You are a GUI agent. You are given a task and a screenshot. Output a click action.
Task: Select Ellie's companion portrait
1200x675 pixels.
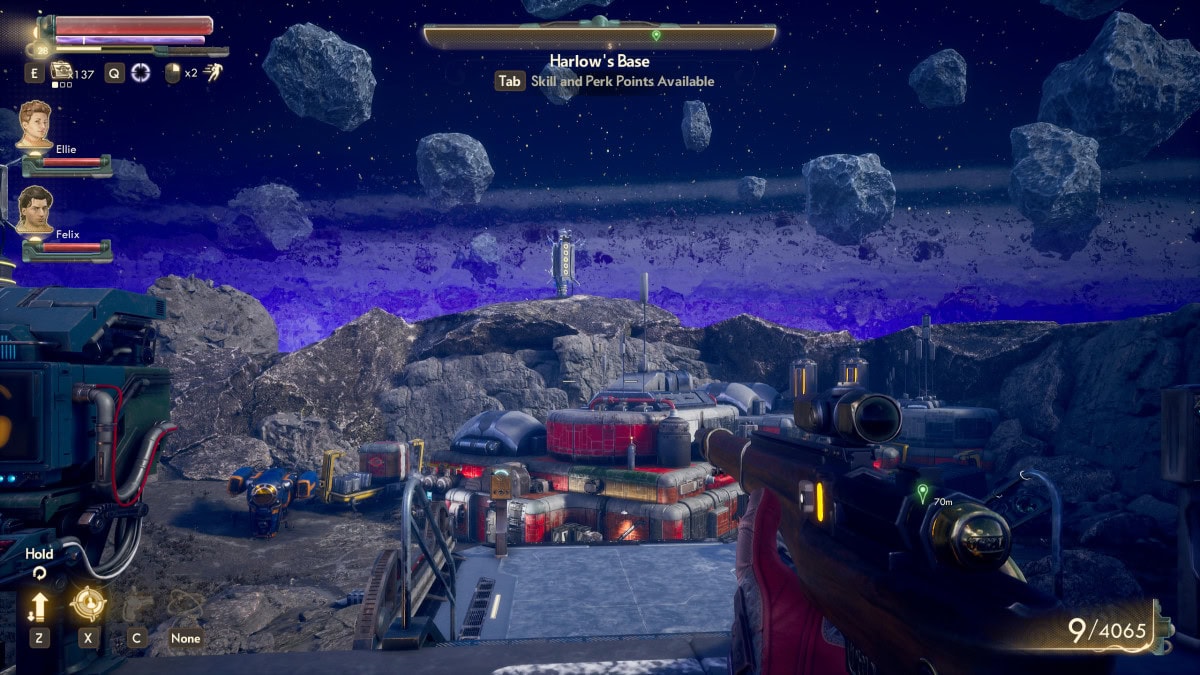tap(34, 123)
